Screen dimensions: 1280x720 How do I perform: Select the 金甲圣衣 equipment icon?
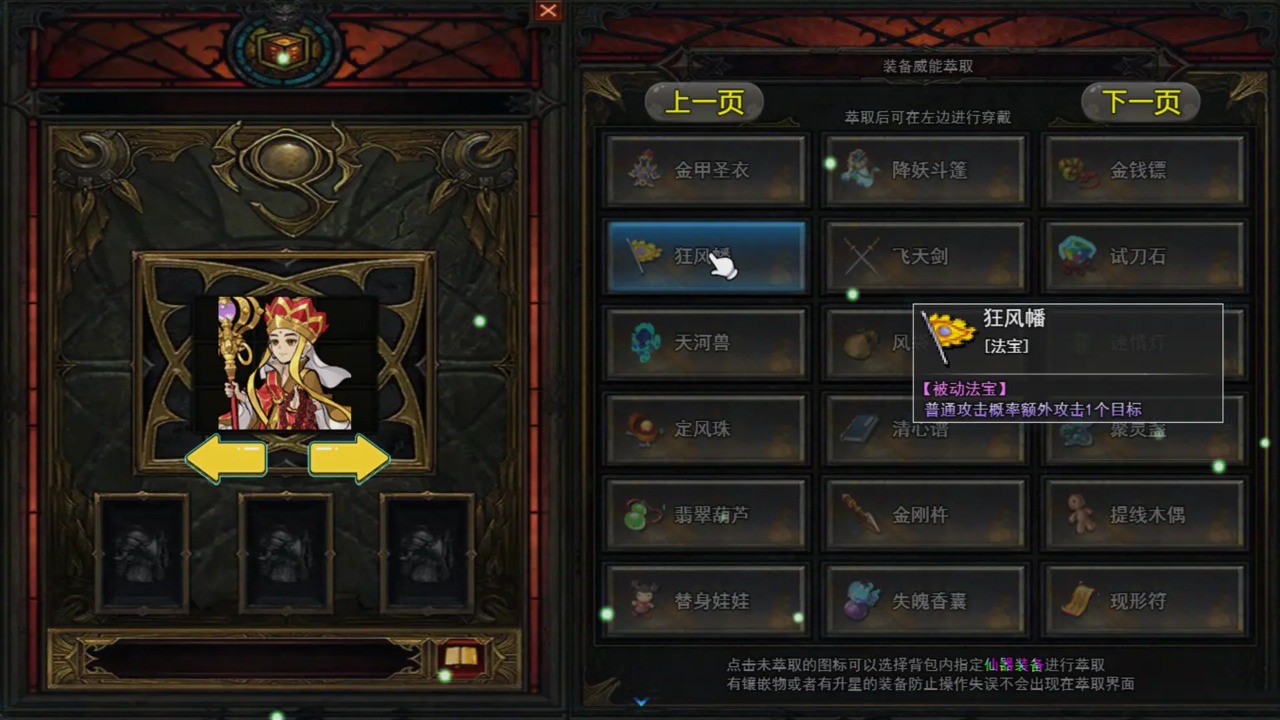point(706,169)
